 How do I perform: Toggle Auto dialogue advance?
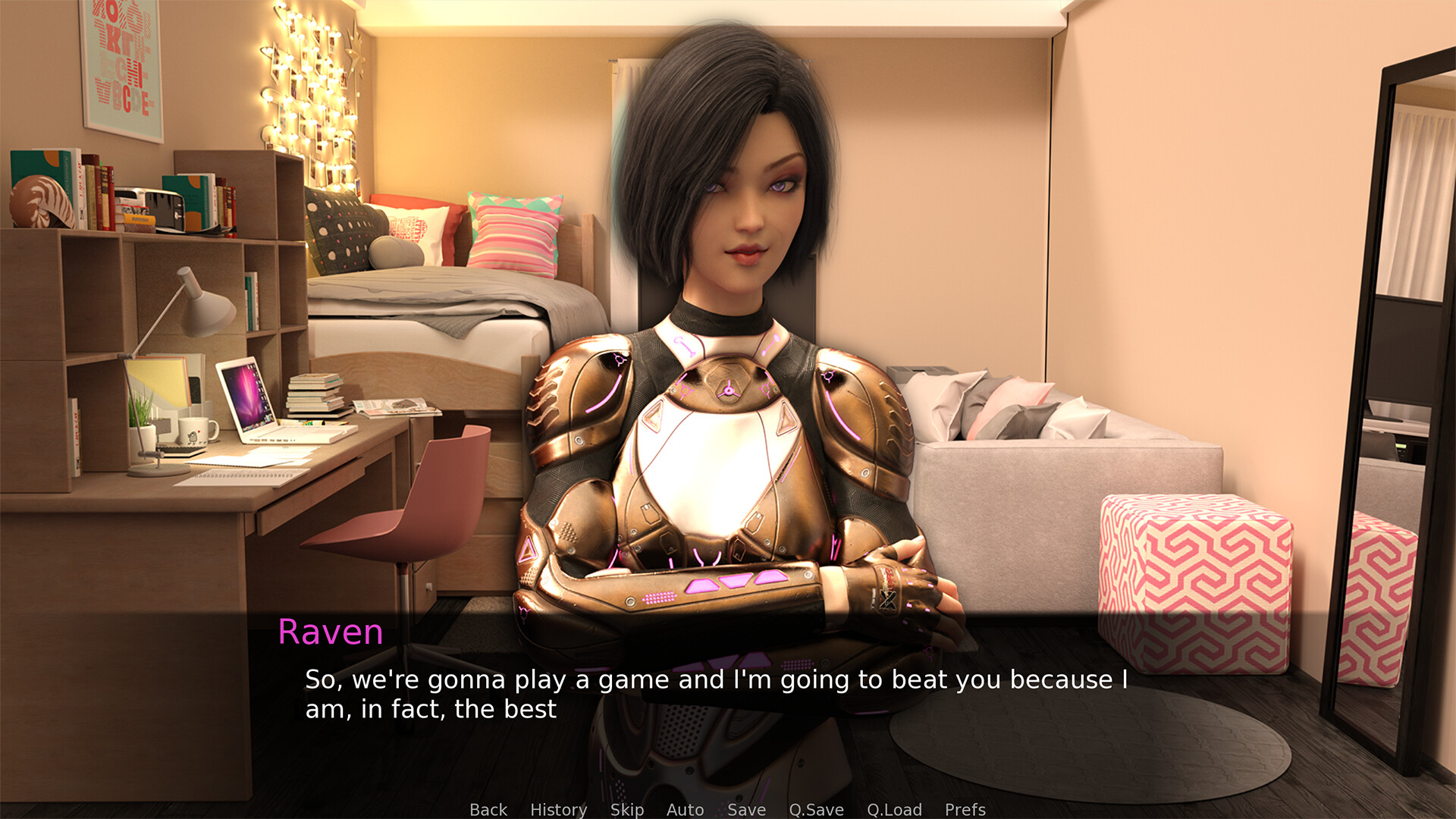685,809
